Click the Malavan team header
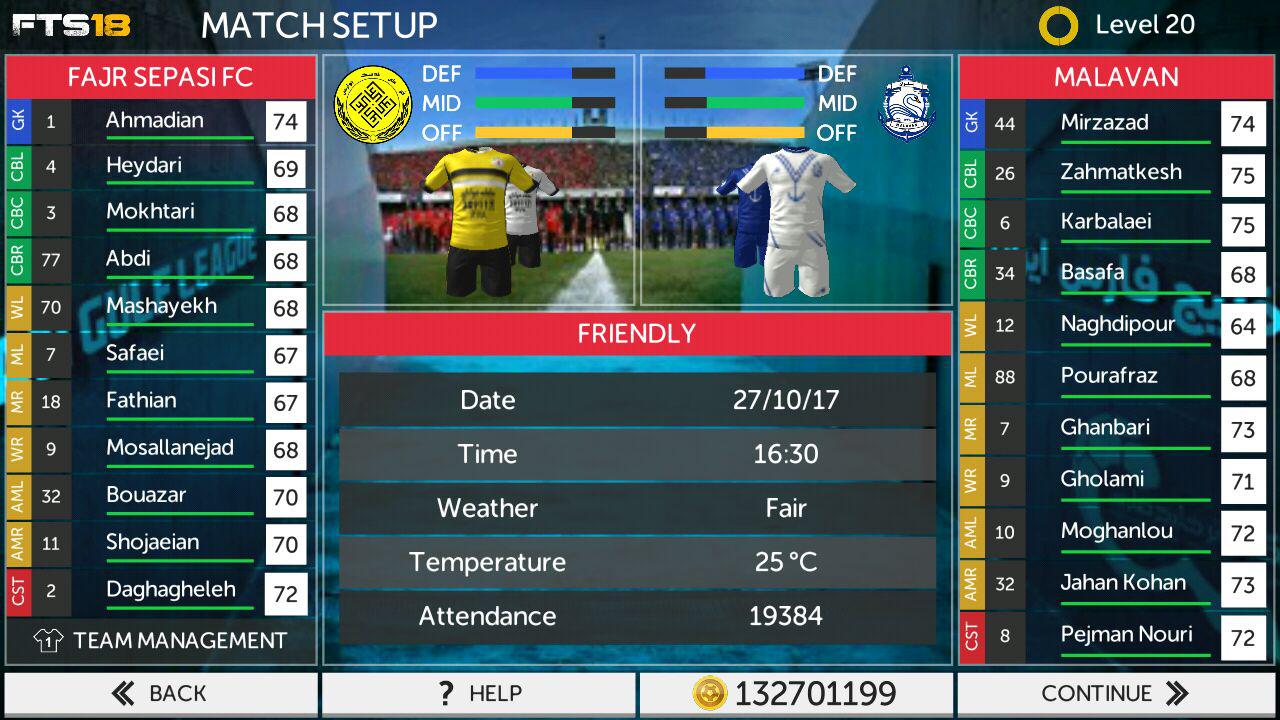1280x720 pixels. 1116,77
